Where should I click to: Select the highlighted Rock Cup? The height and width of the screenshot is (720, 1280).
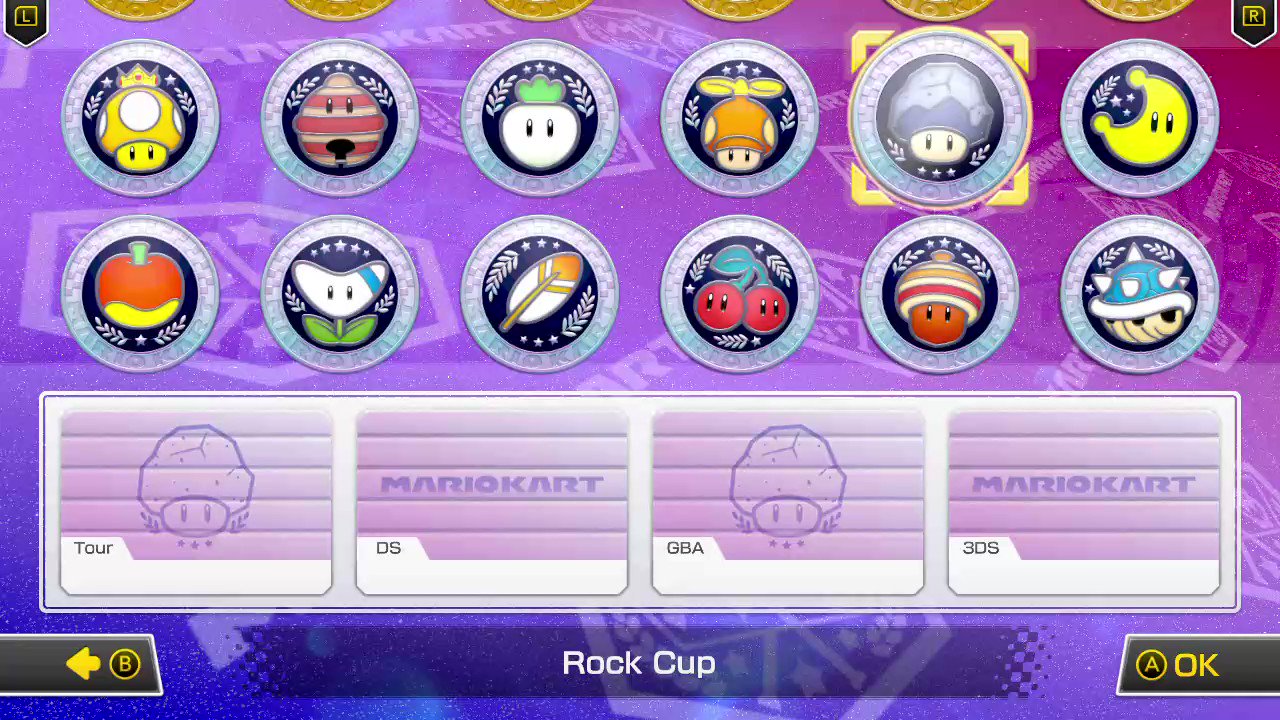(940, 118)
